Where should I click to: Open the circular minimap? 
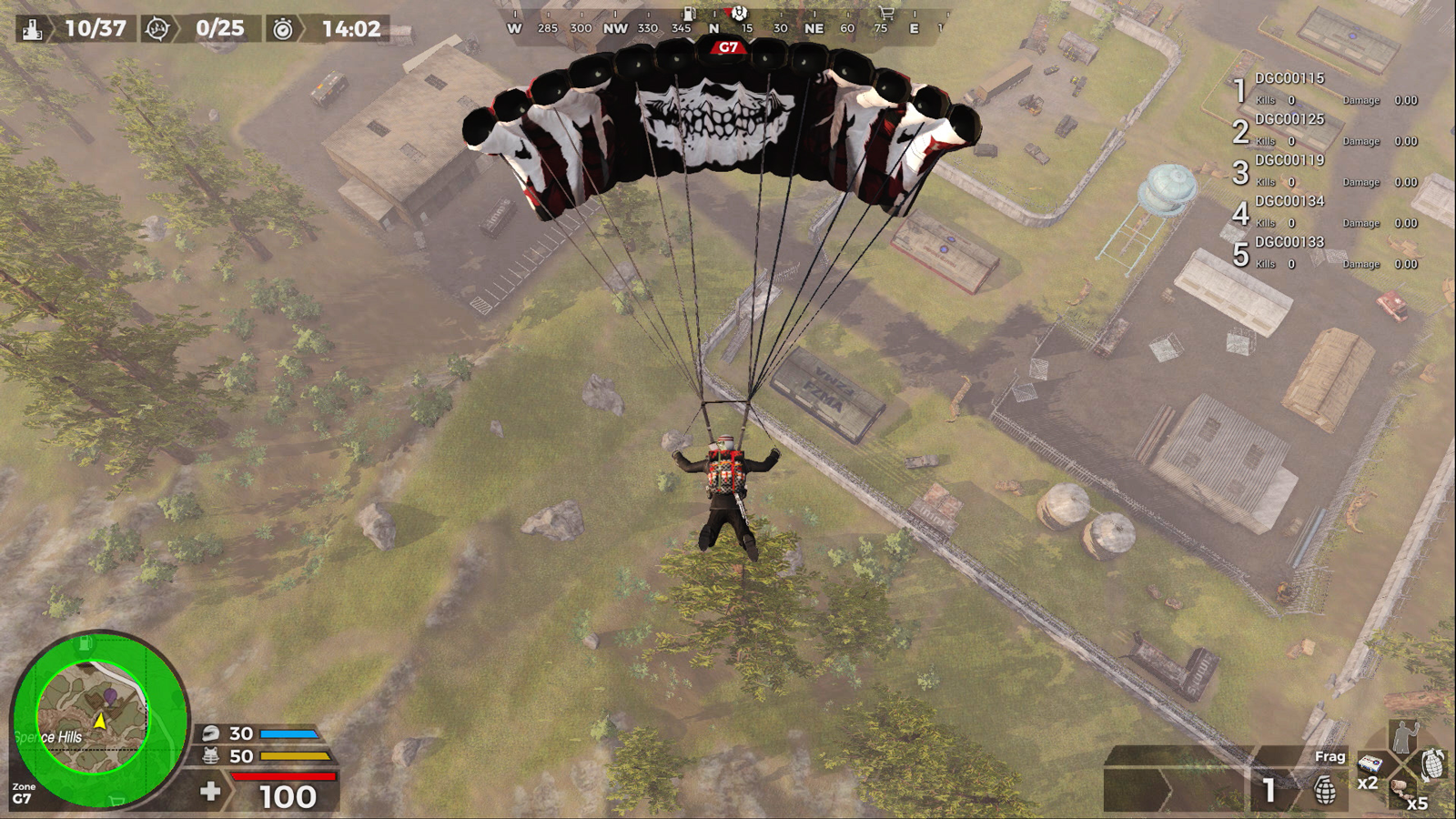[x=98, y=719]
